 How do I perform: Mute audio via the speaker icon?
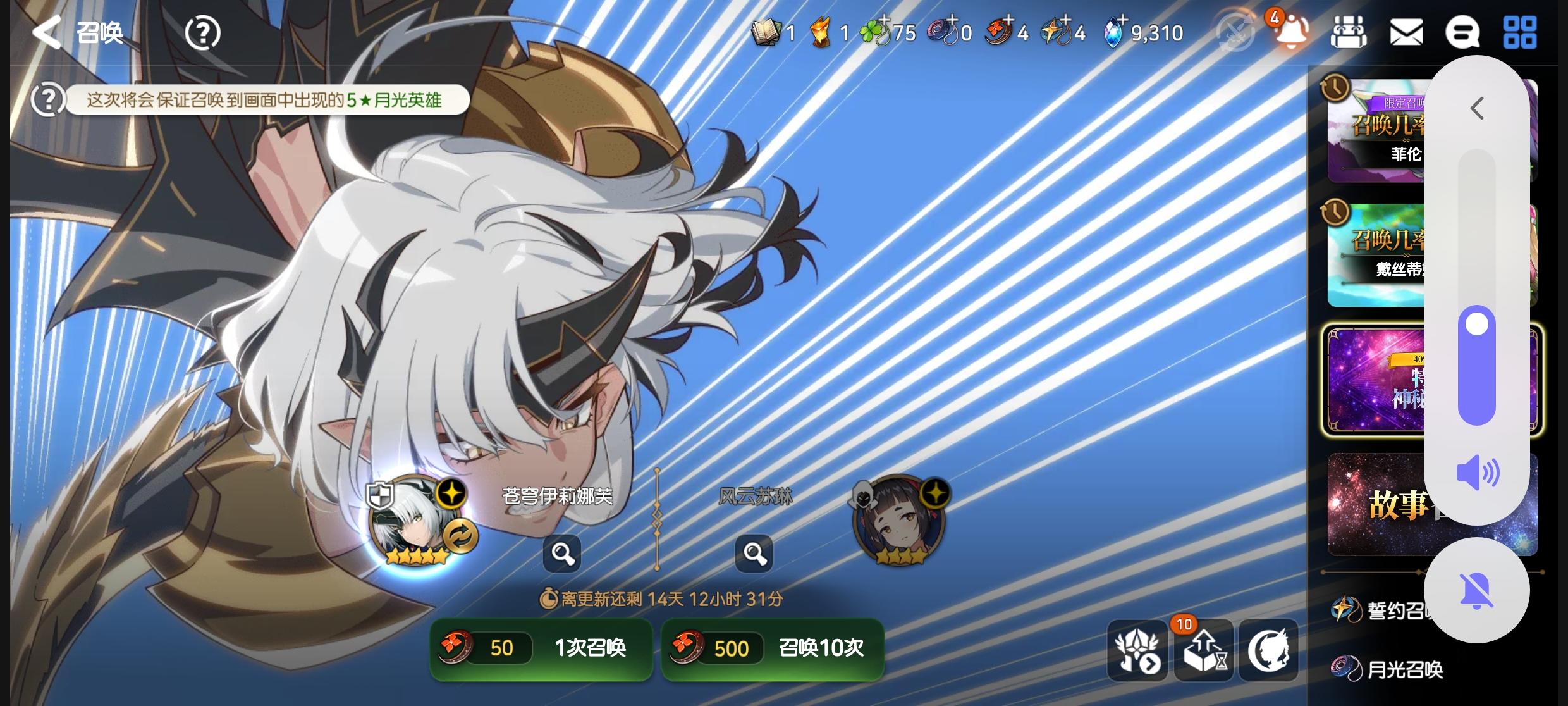1479,472
